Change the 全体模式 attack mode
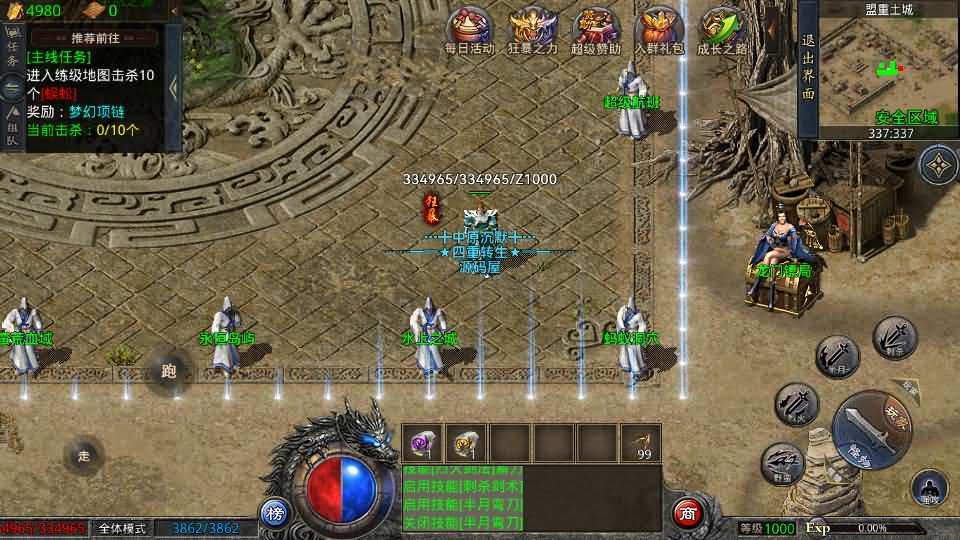960x540 pixels. point(124,528)
